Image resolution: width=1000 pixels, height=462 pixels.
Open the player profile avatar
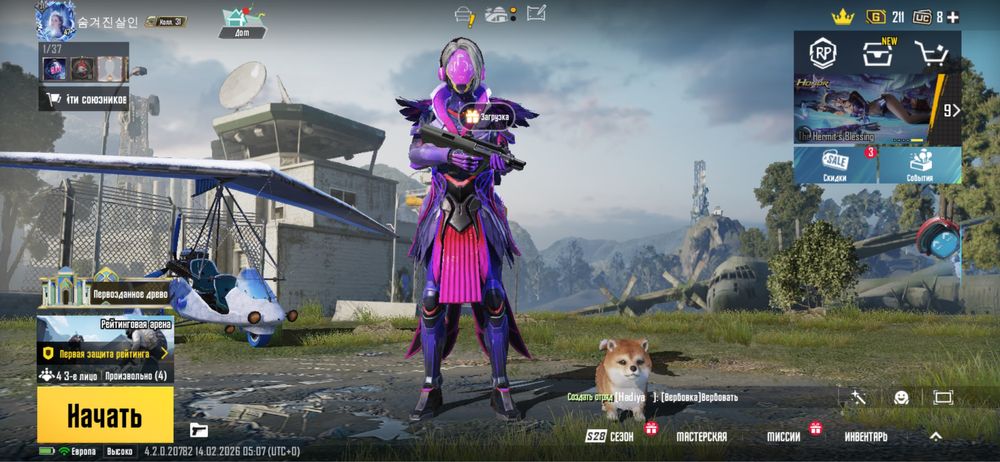56,20
